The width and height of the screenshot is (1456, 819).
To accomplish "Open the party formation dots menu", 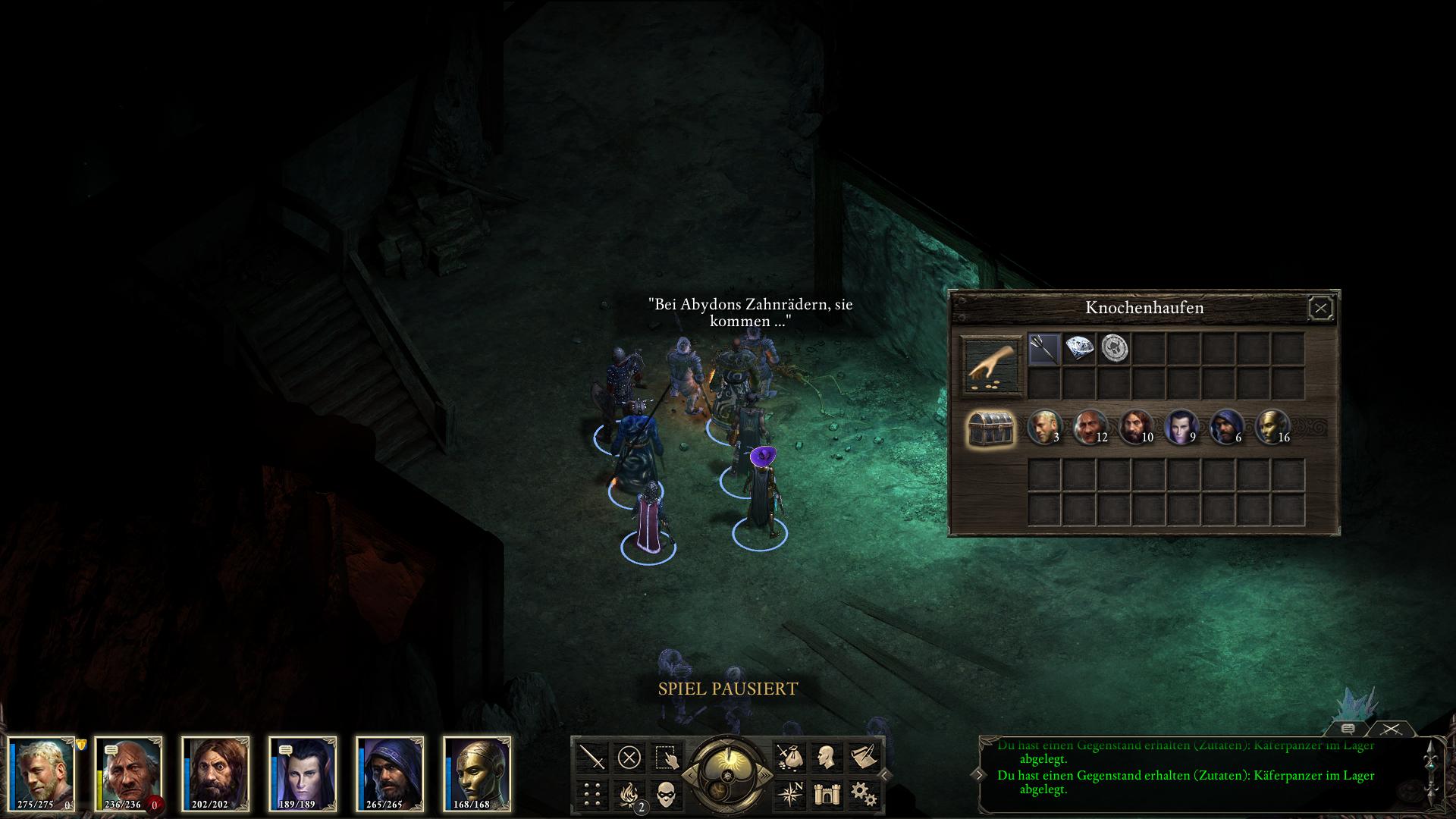I will click(592, 794).
